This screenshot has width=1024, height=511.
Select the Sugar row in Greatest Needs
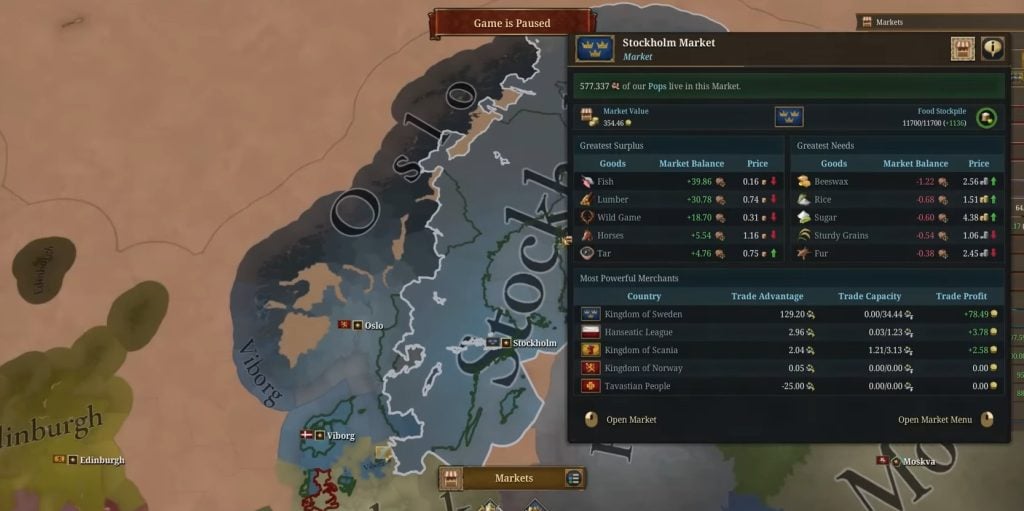[897, 217]
